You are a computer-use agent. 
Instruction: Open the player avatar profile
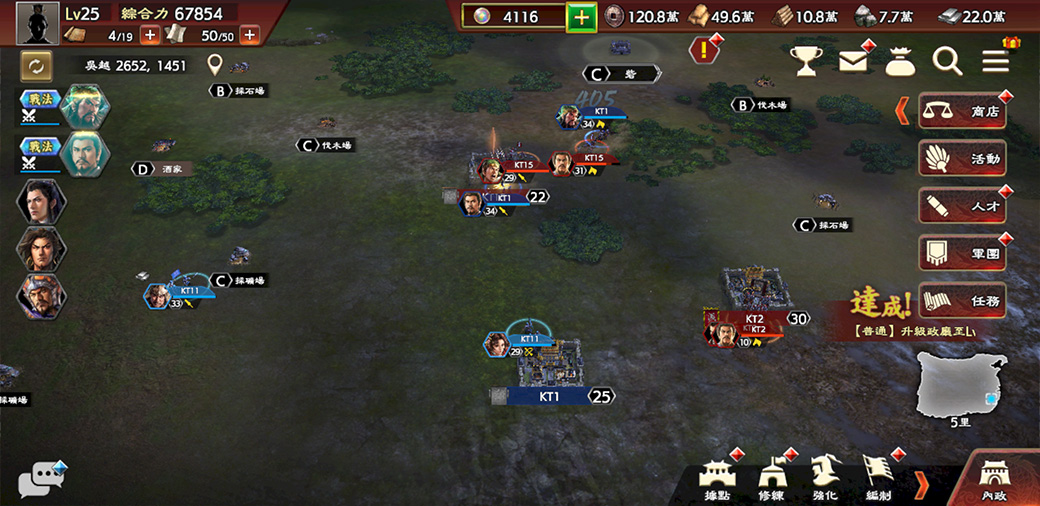coord(36,23)
